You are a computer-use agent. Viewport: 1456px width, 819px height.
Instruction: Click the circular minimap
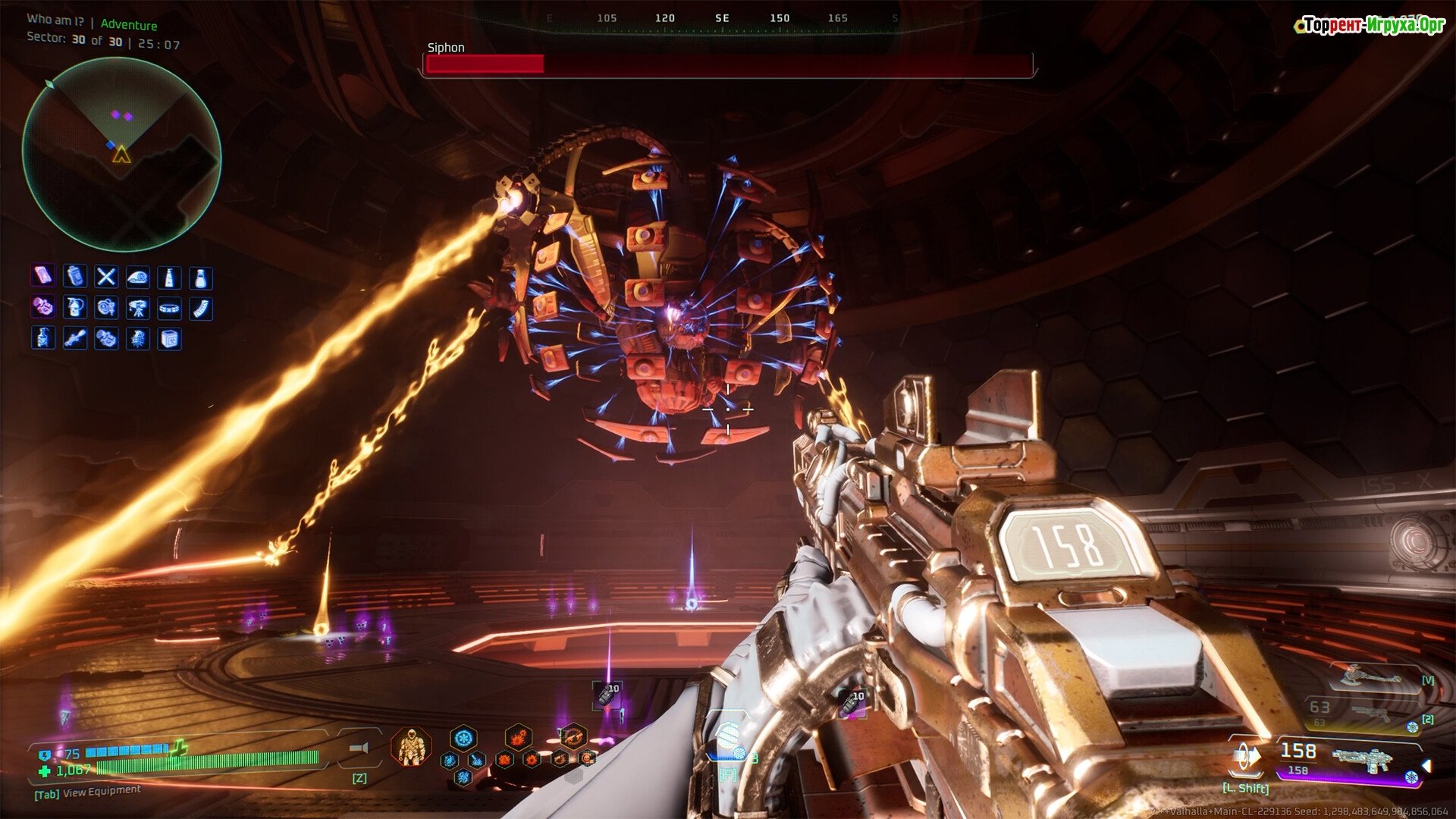(x=121, y=155)
